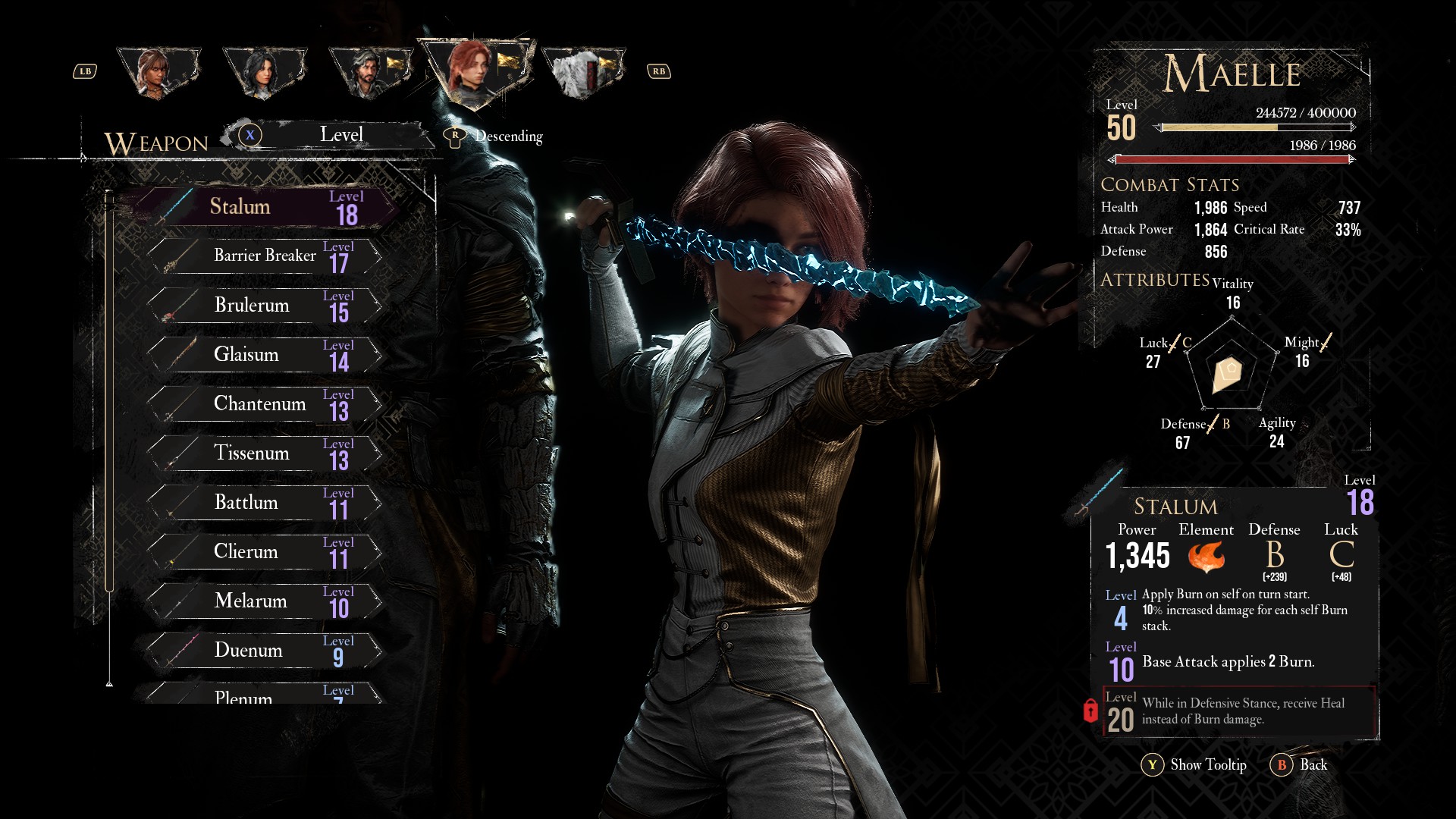Switch to the white masked character portrait
Screen dimensions: 1456x819
(582, 73)
